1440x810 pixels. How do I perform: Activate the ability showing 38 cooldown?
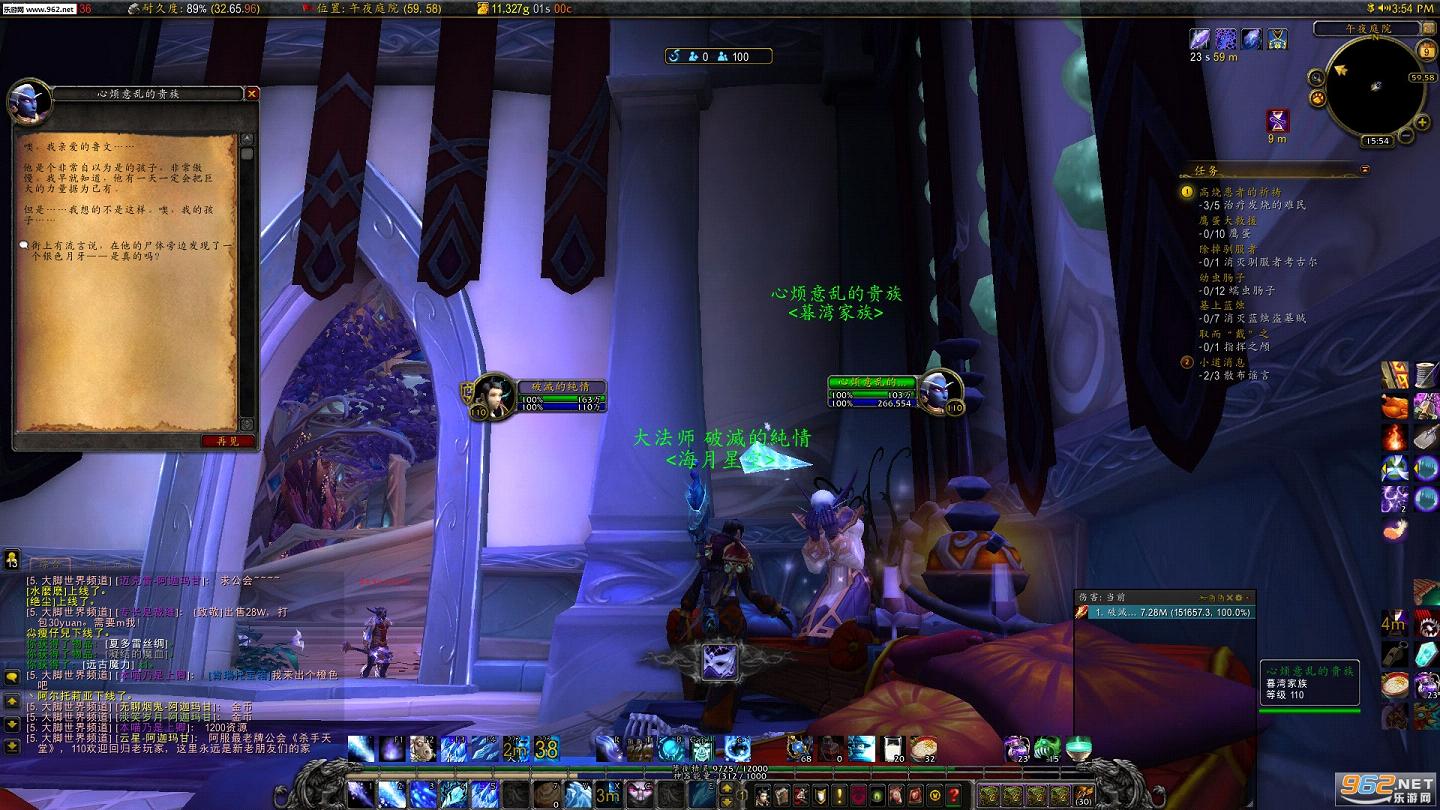(546, 748)
